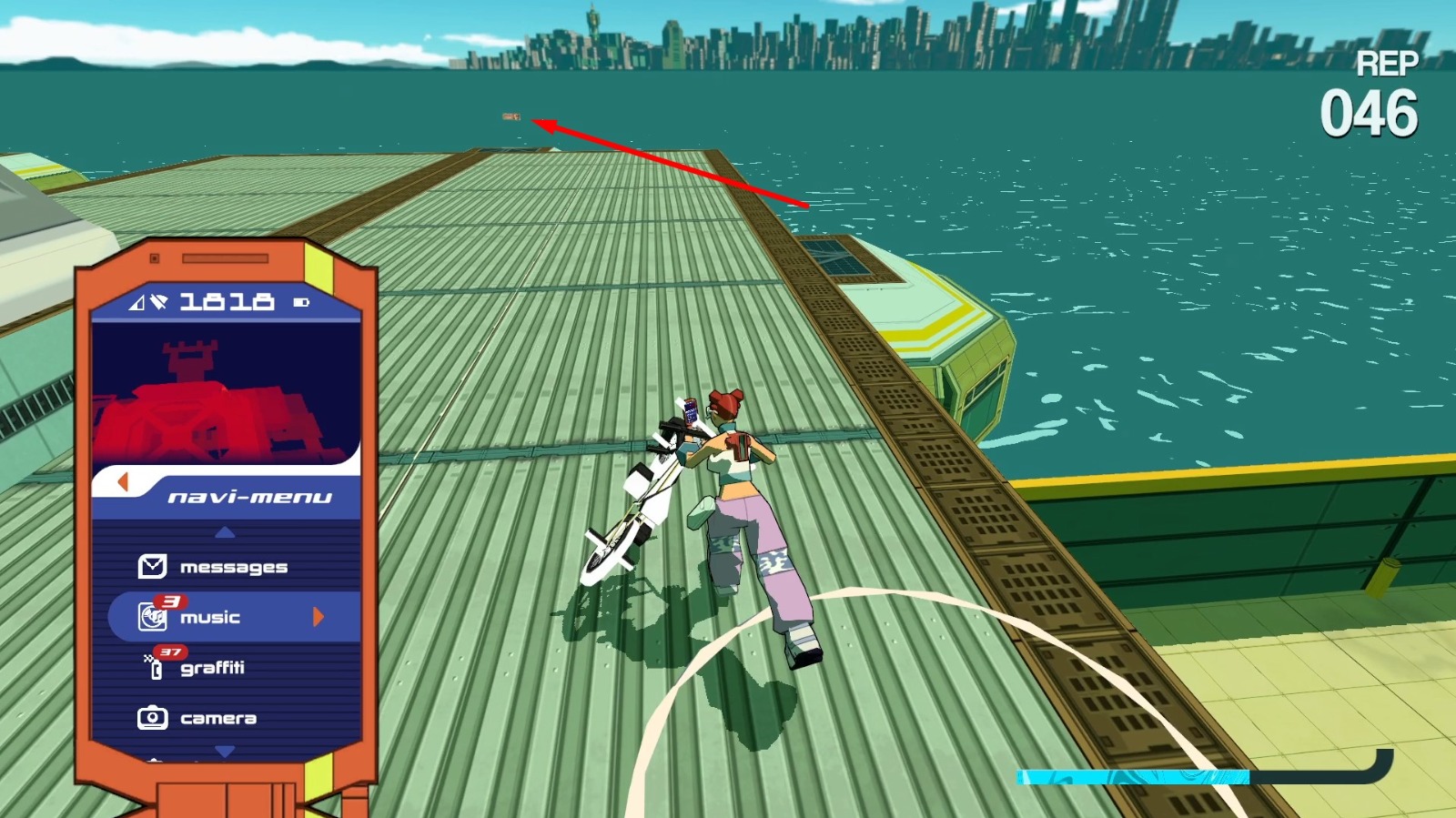
Task: Select the camera icon in the navi-menu
Action: 152,717
